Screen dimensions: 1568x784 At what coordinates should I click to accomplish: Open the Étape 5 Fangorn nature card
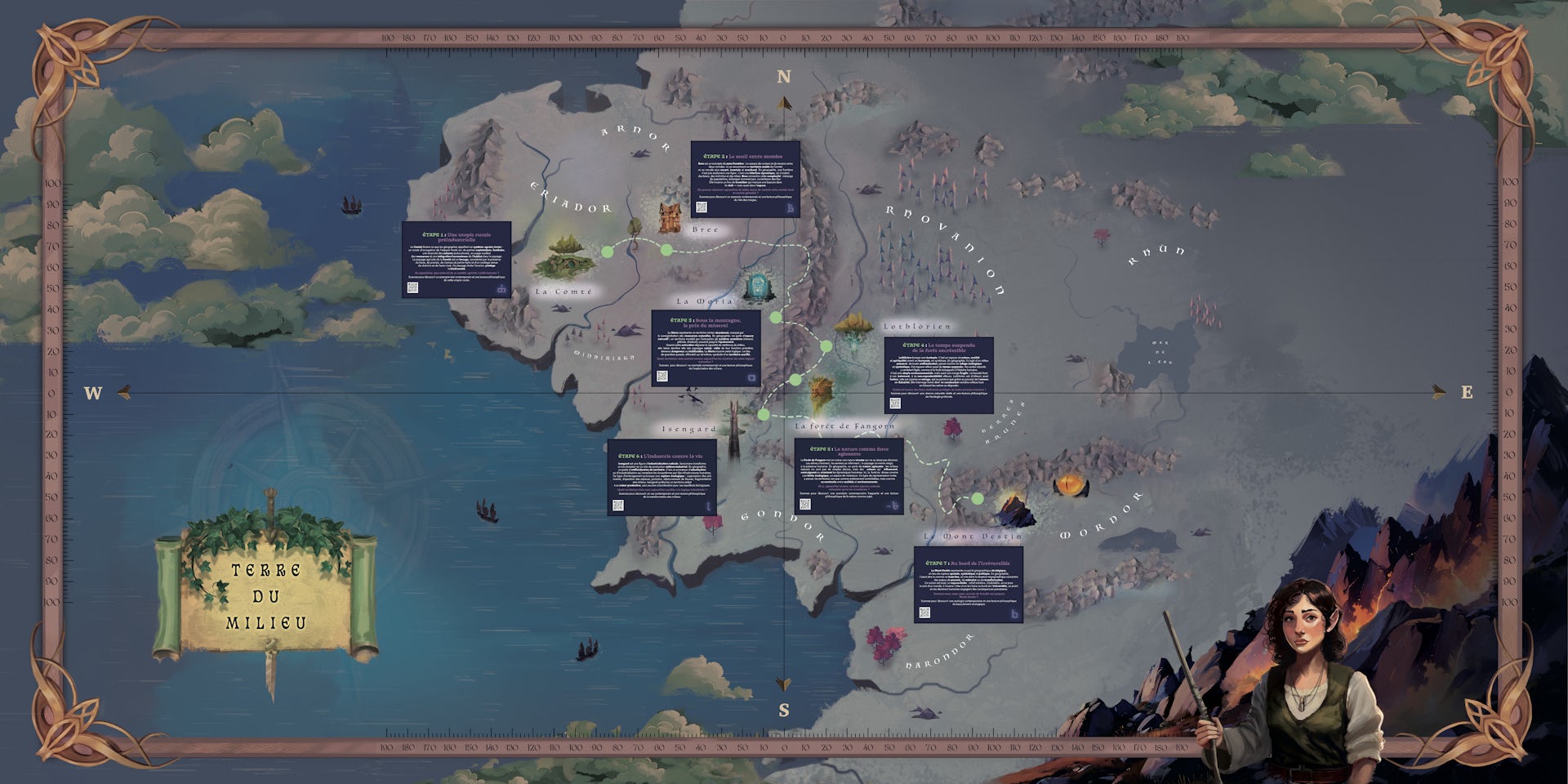tap(849, 475)
